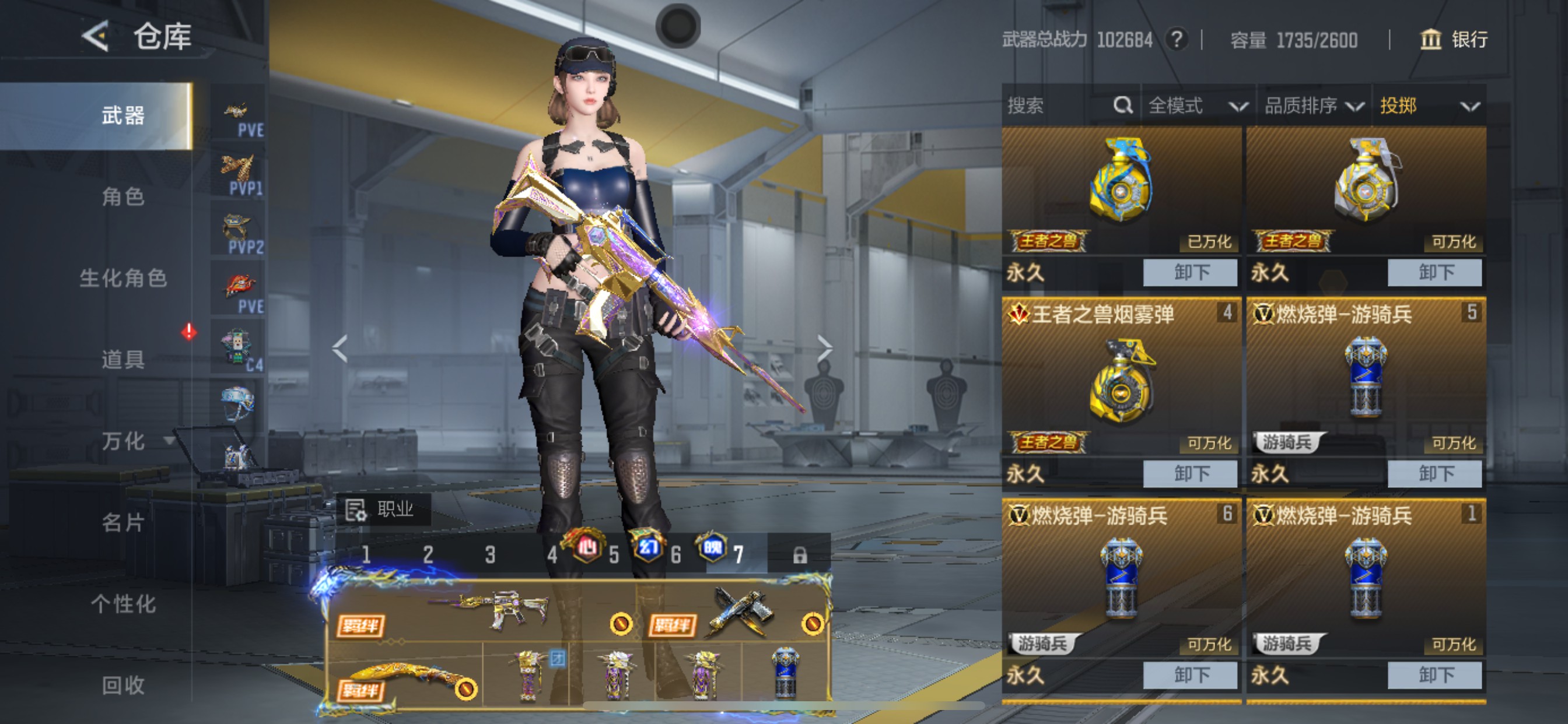The width and height of the screenshot is (1568, 724).
Task: Show next character with right arrow
Action: [824, 348]
